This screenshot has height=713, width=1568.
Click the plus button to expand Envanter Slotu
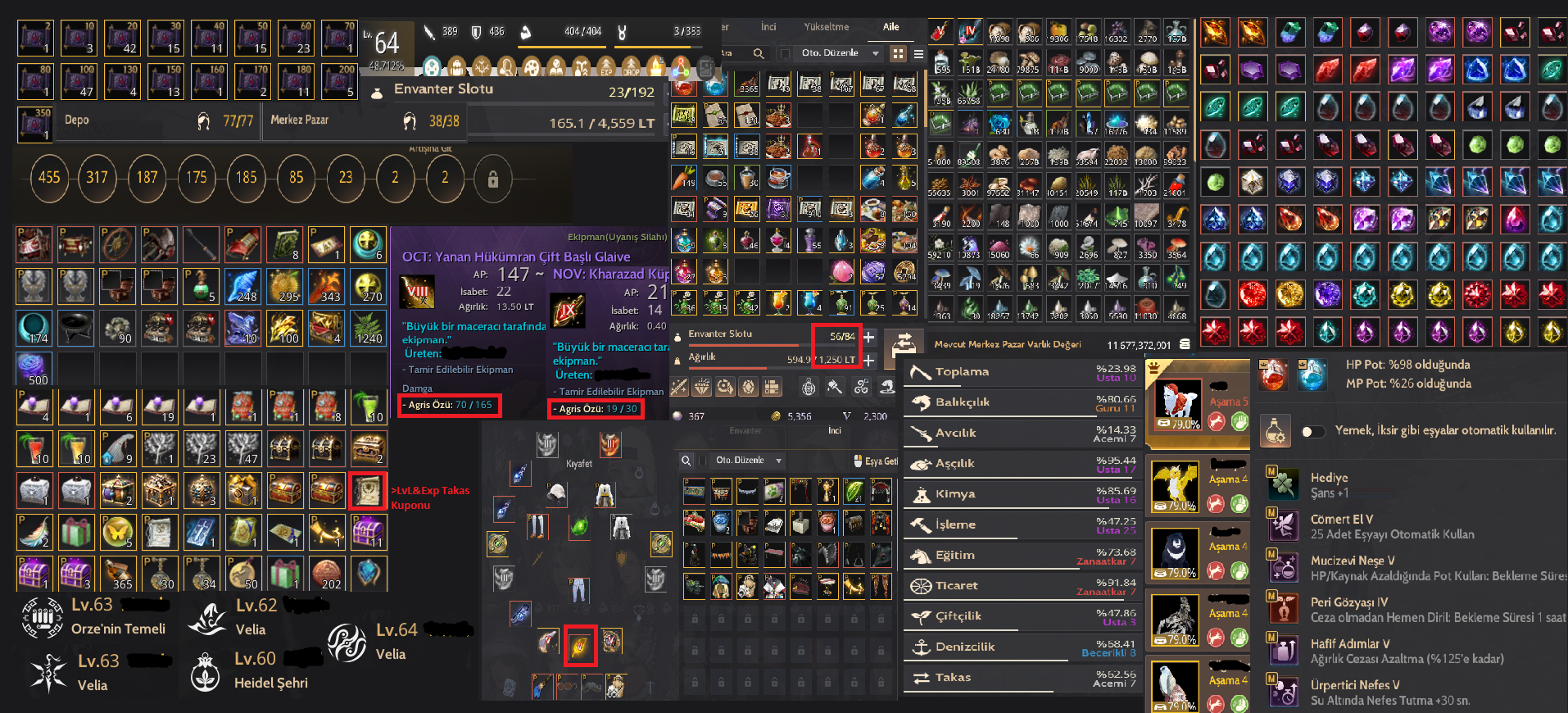[868, 337]
